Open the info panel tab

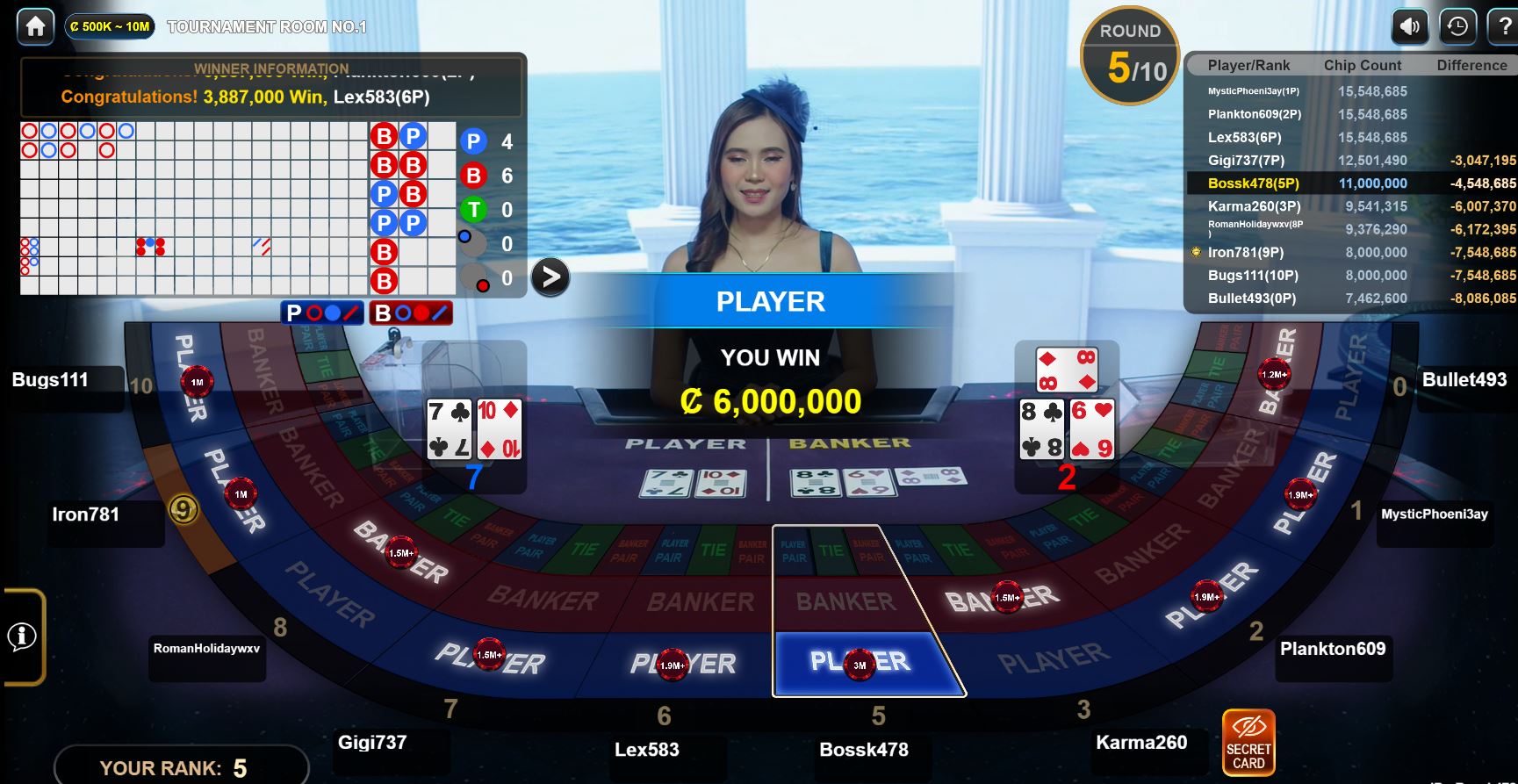(23, 637)
